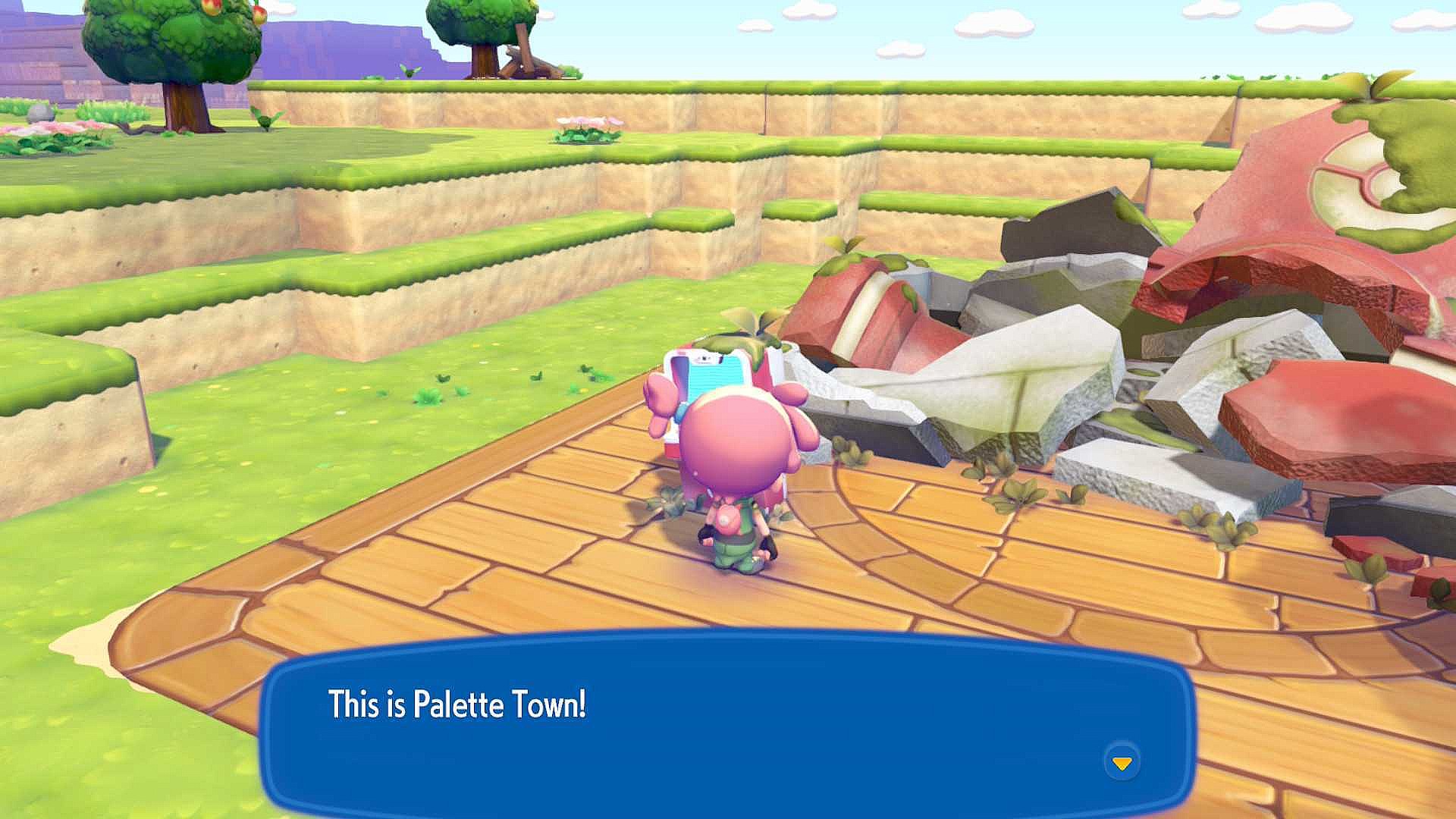This screenshot has height=819, width=1456.
Task: Expand the dialogue using the down arrow
Action: (x=1122, y=764)
